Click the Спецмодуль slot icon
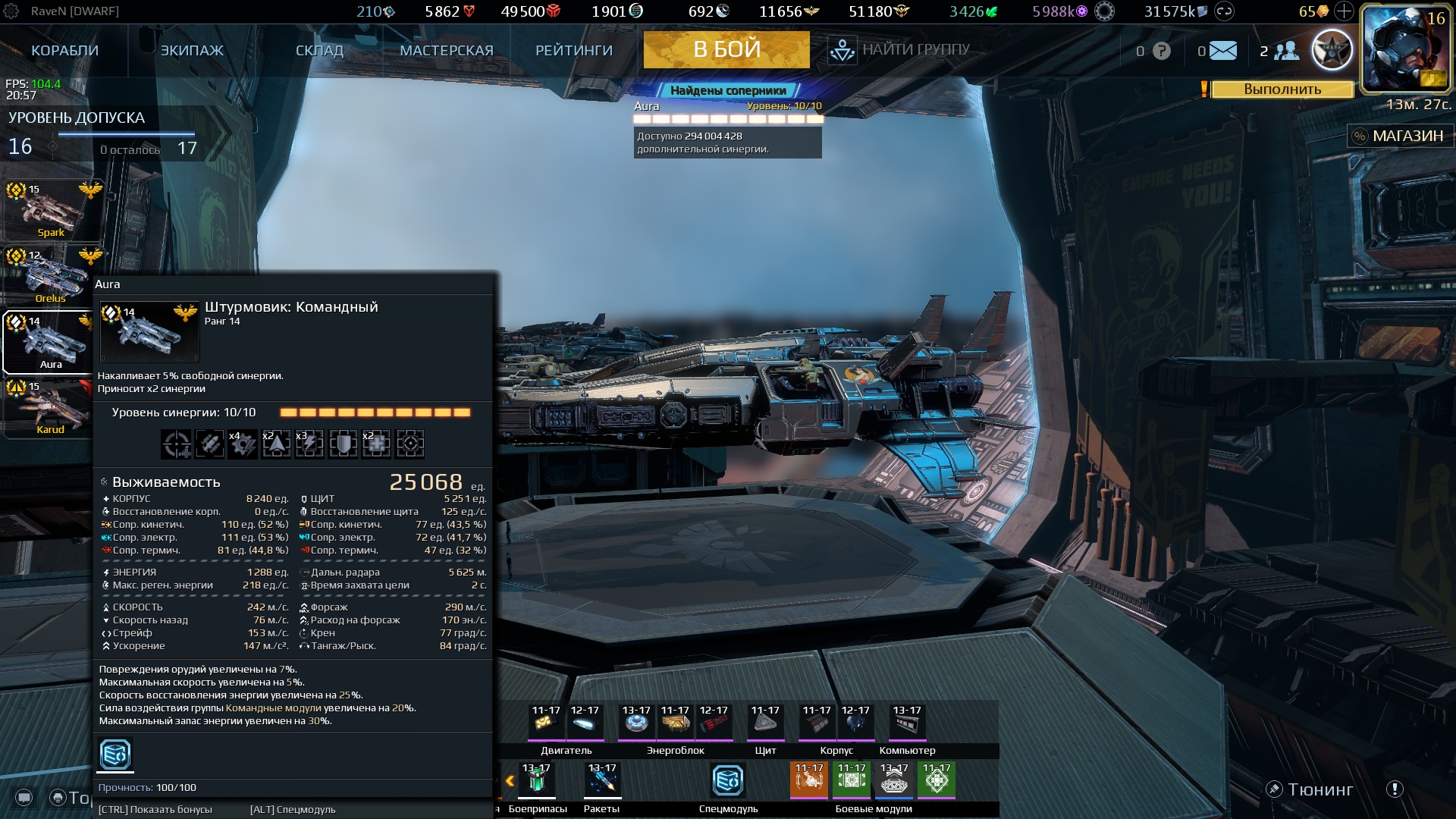The width and height of the screenshot is (1456, 819). click(x=728, y=780)
